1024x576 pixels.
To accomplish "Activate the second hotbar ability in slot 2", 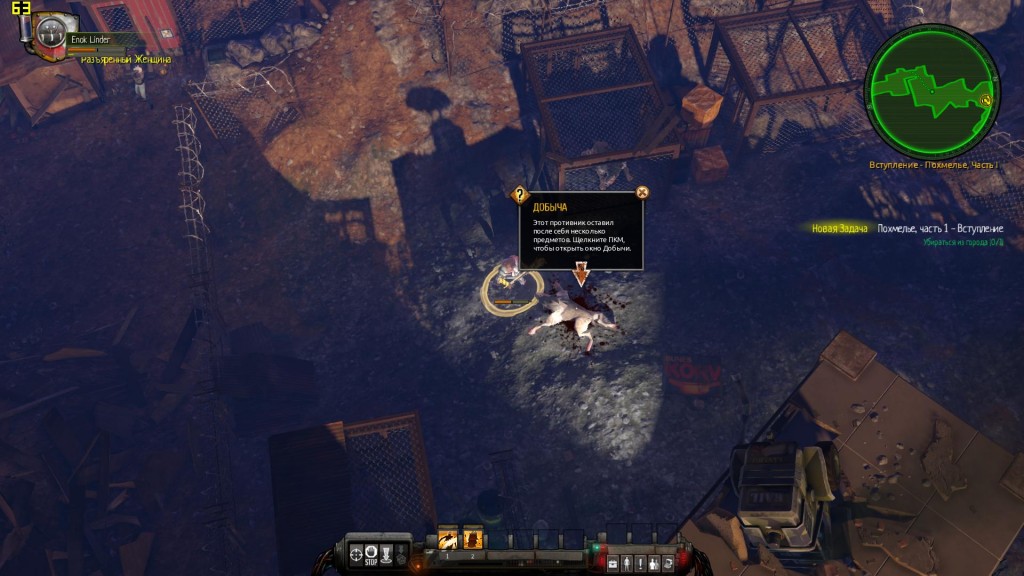I will pyautogui.click(x=472, y=539).
